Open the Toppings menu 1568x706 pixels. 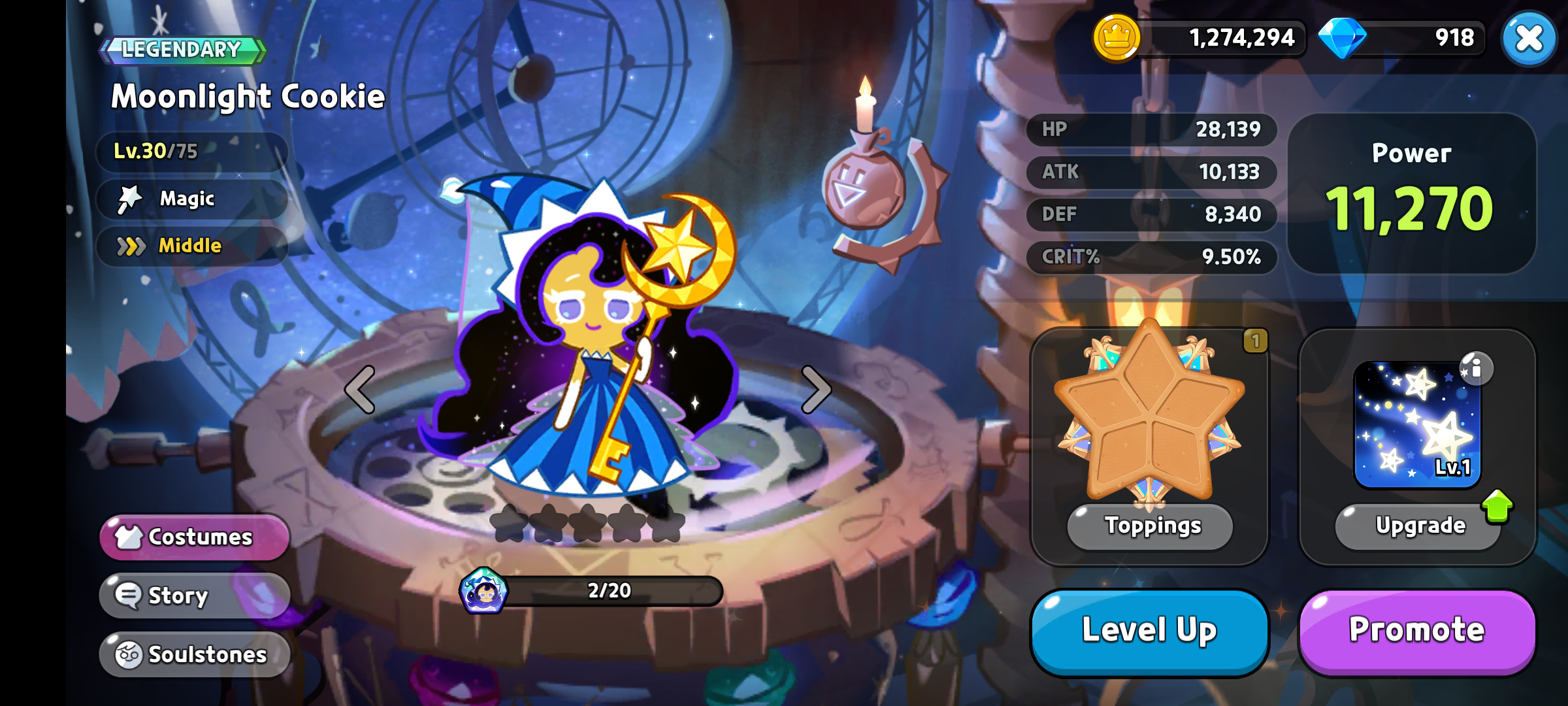pos(1151,526)
